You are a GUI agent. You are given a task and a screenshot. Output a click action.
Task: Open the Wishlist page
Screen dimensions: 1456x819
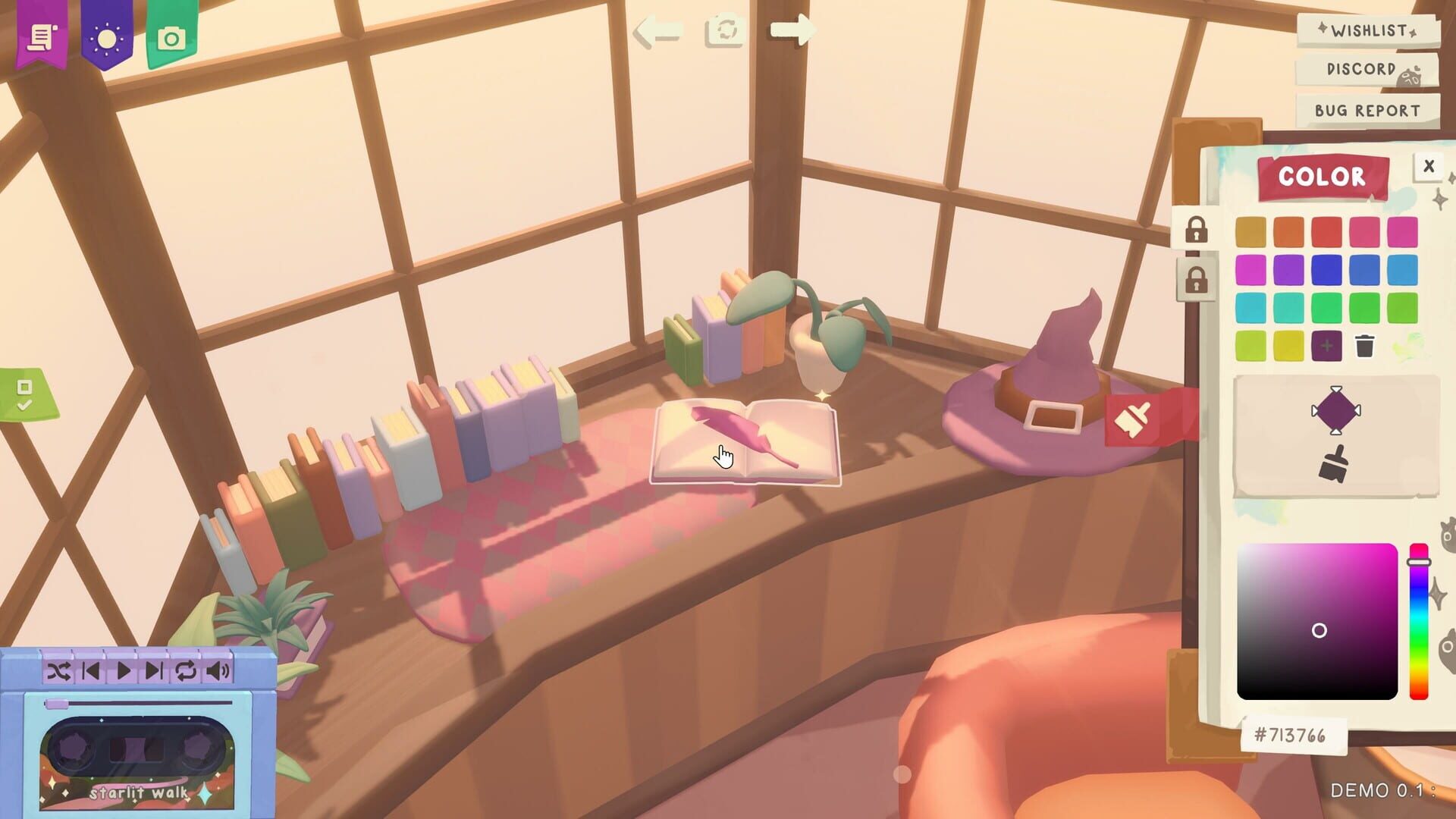coord(1367,32)
